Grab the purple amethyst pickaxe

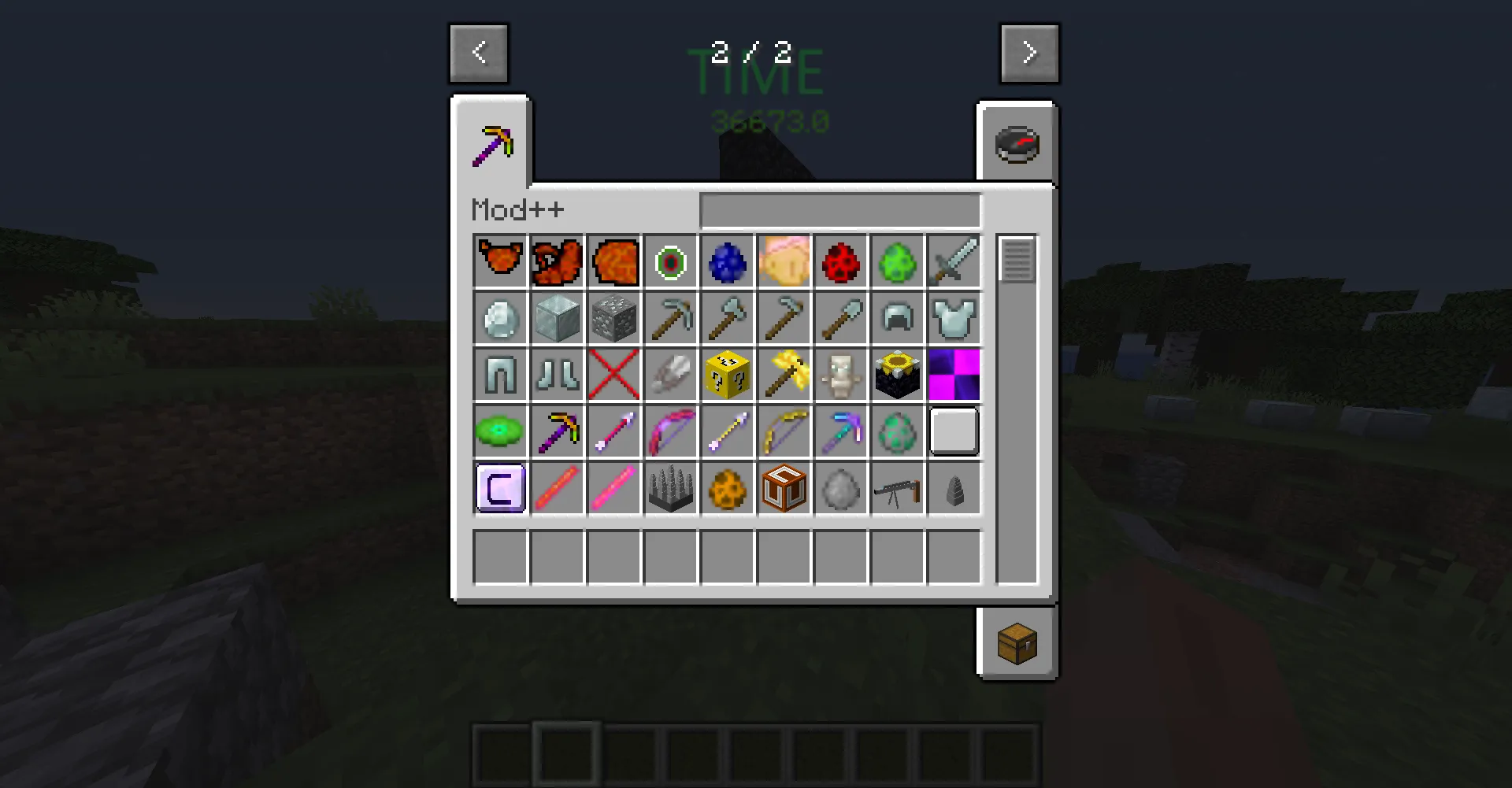557,431
